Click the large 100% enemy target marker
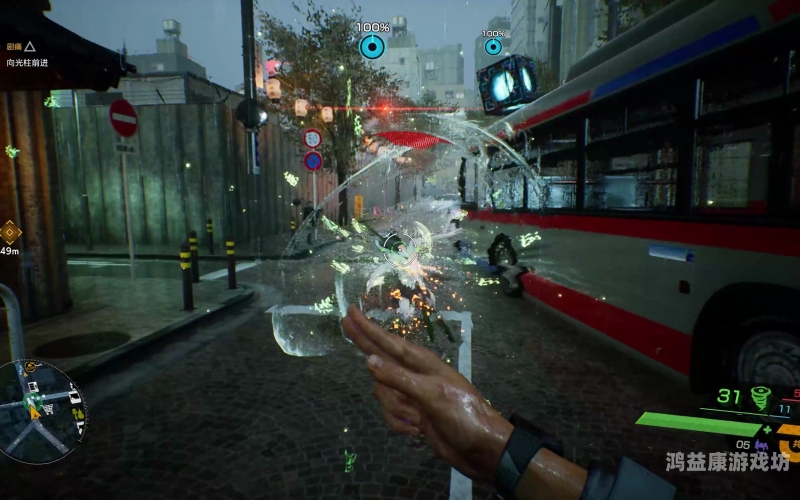800x500 pixels. point(372,46)
